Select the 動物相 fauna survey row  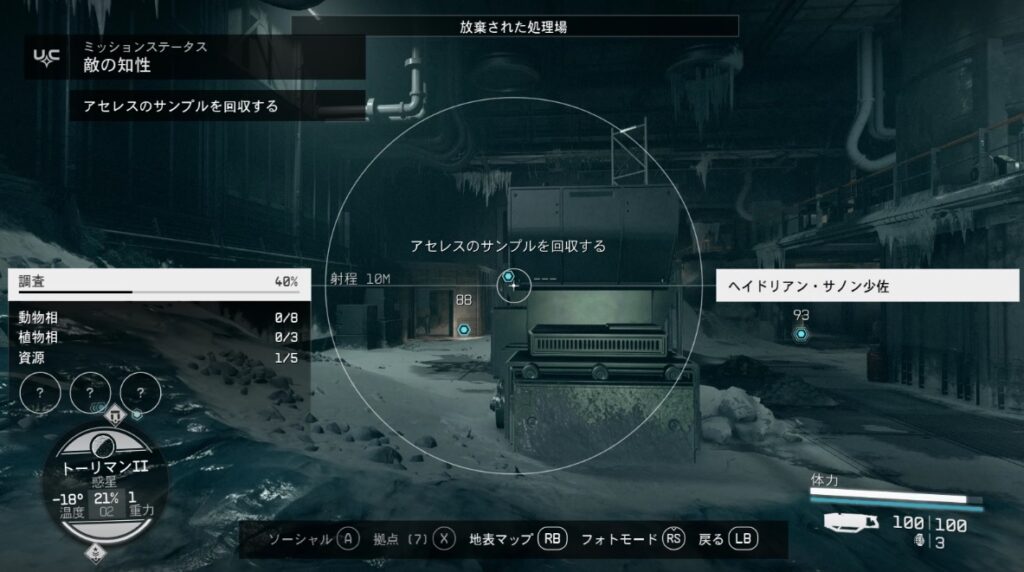point(158,318)
